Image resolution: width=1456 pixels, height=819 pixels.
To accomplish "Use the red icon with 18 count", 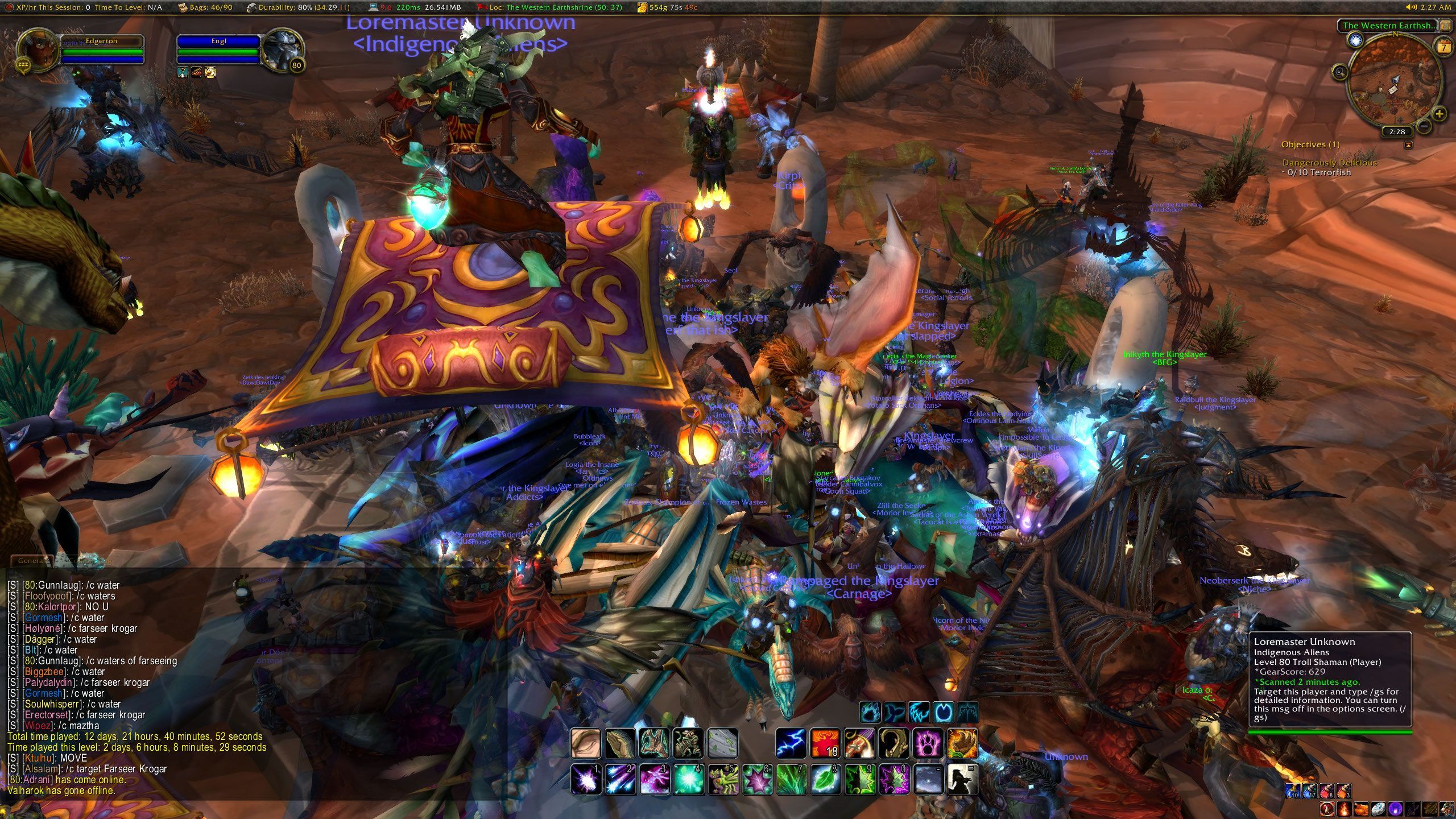I will [825, 743].
